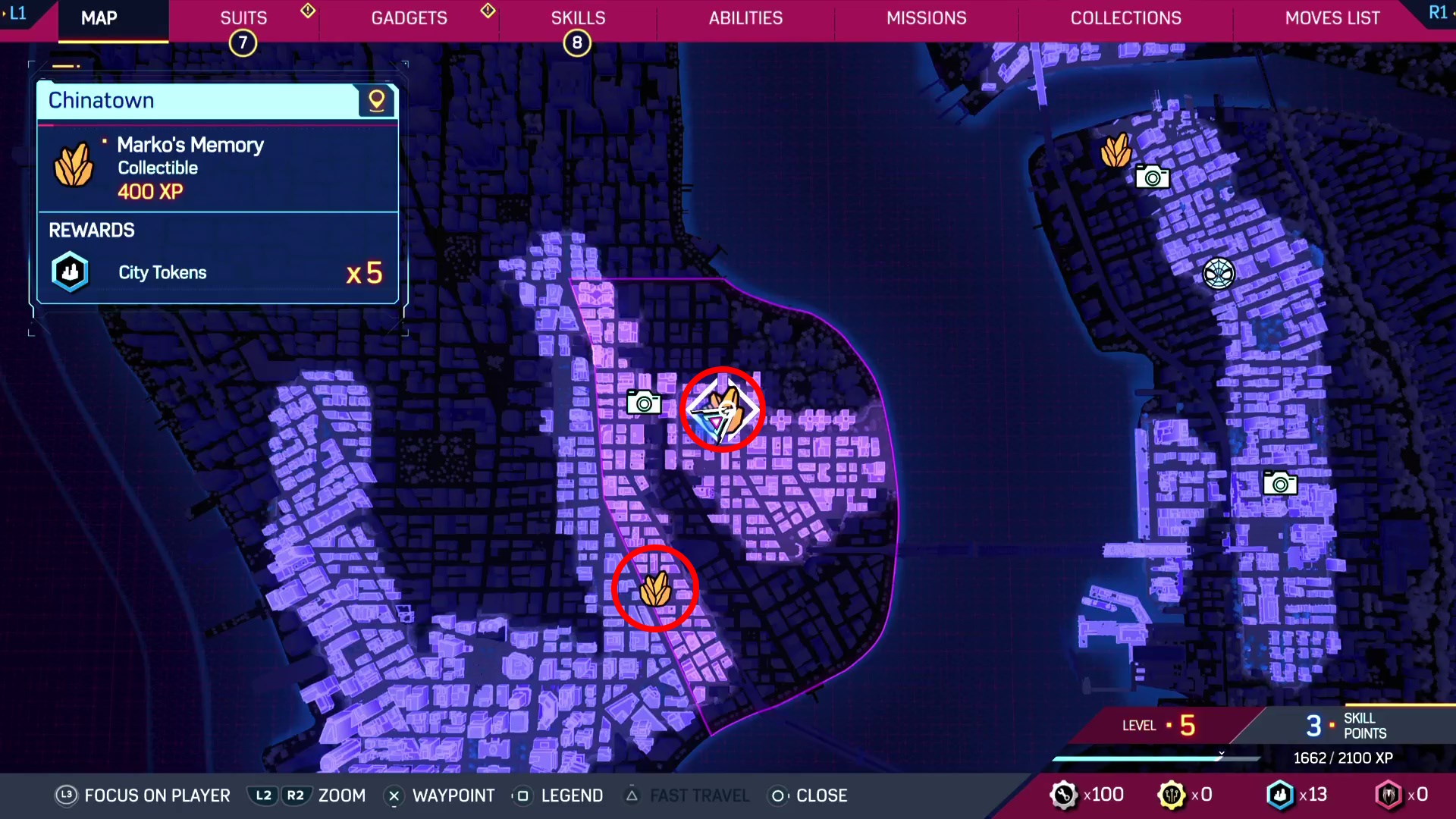Switch to the COLLECTIONS tab
The width and height of the screenshot is (1456, 819).
[x=1125, y=17]
